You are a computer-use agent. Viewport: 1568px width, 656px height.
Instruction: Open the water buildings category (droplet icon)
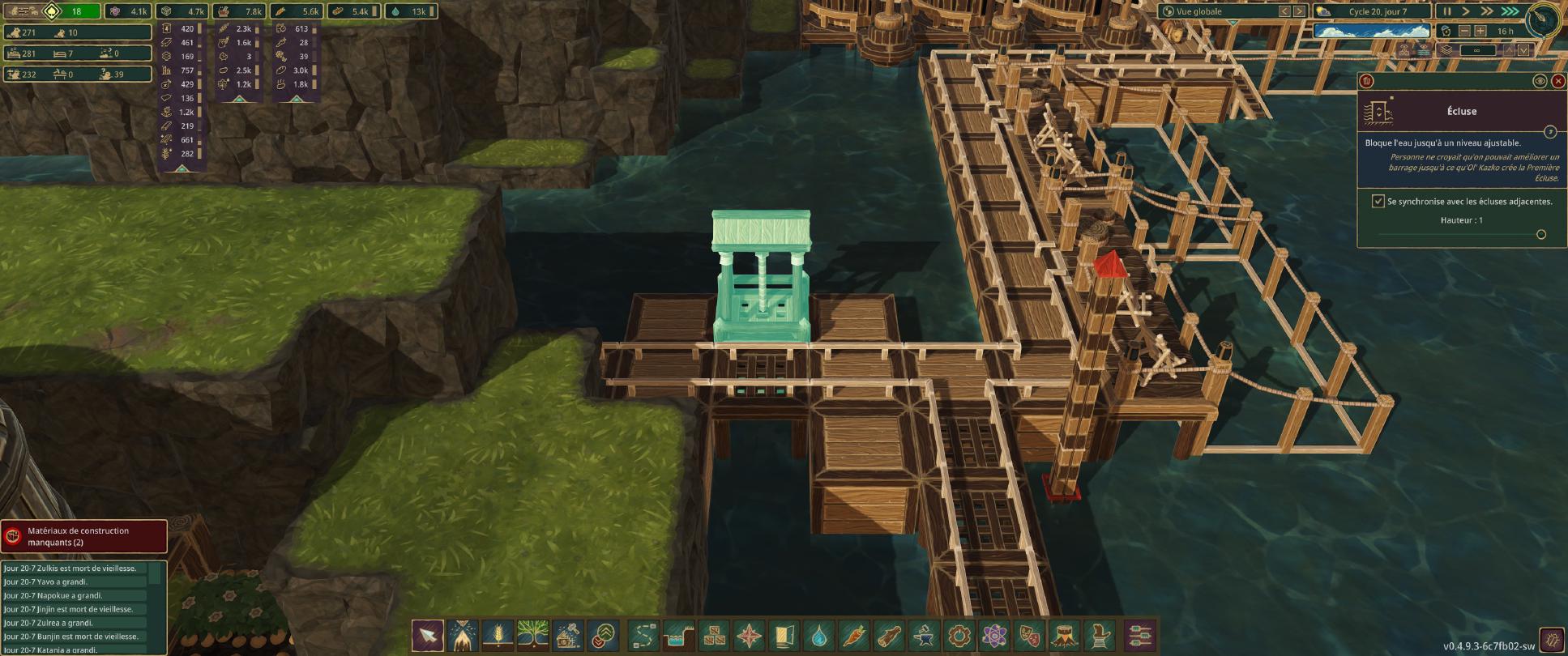[x=819, y=636]
